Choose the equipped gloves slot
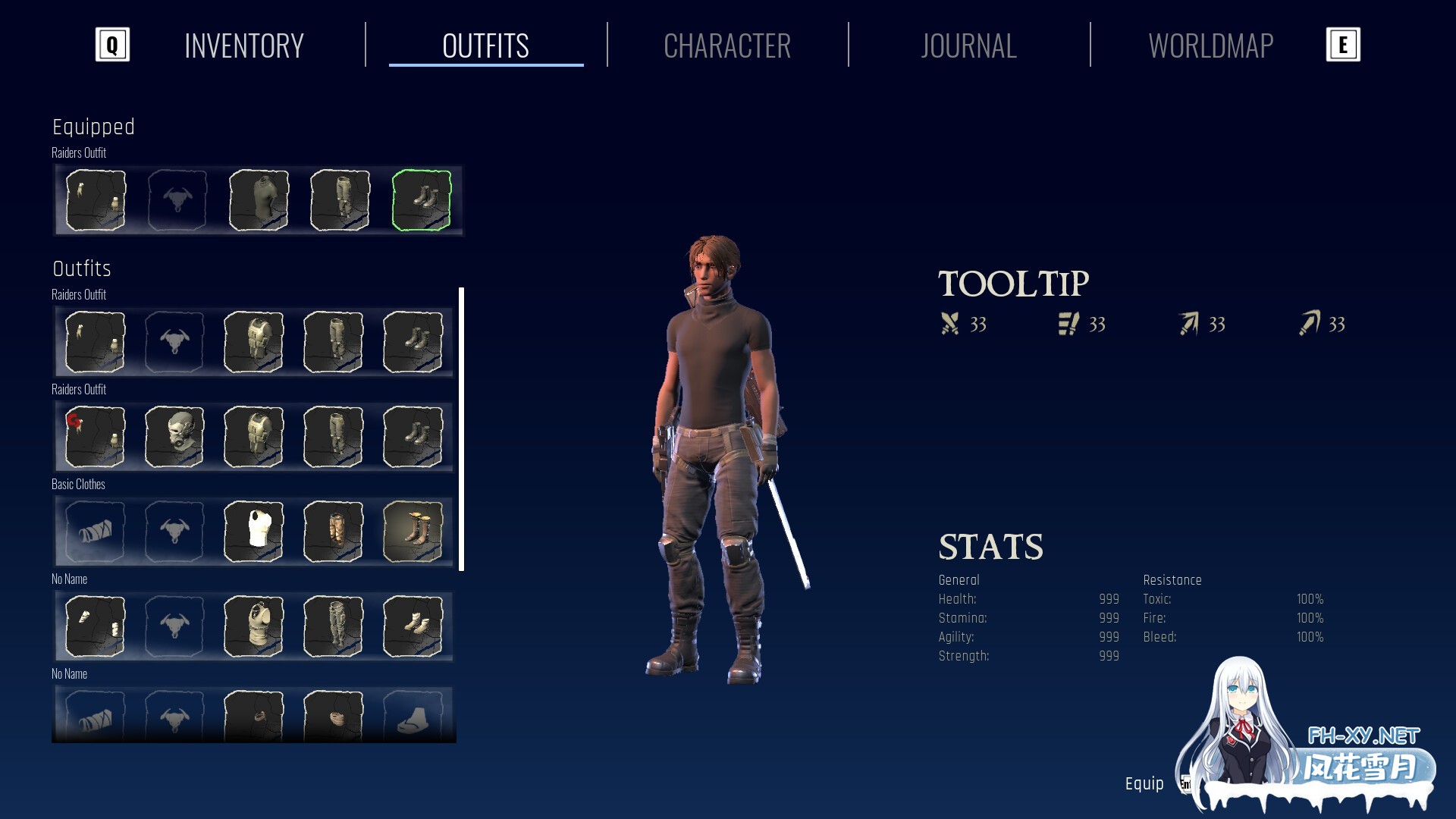The image size is (1456, 819). [x=96, y=200]
